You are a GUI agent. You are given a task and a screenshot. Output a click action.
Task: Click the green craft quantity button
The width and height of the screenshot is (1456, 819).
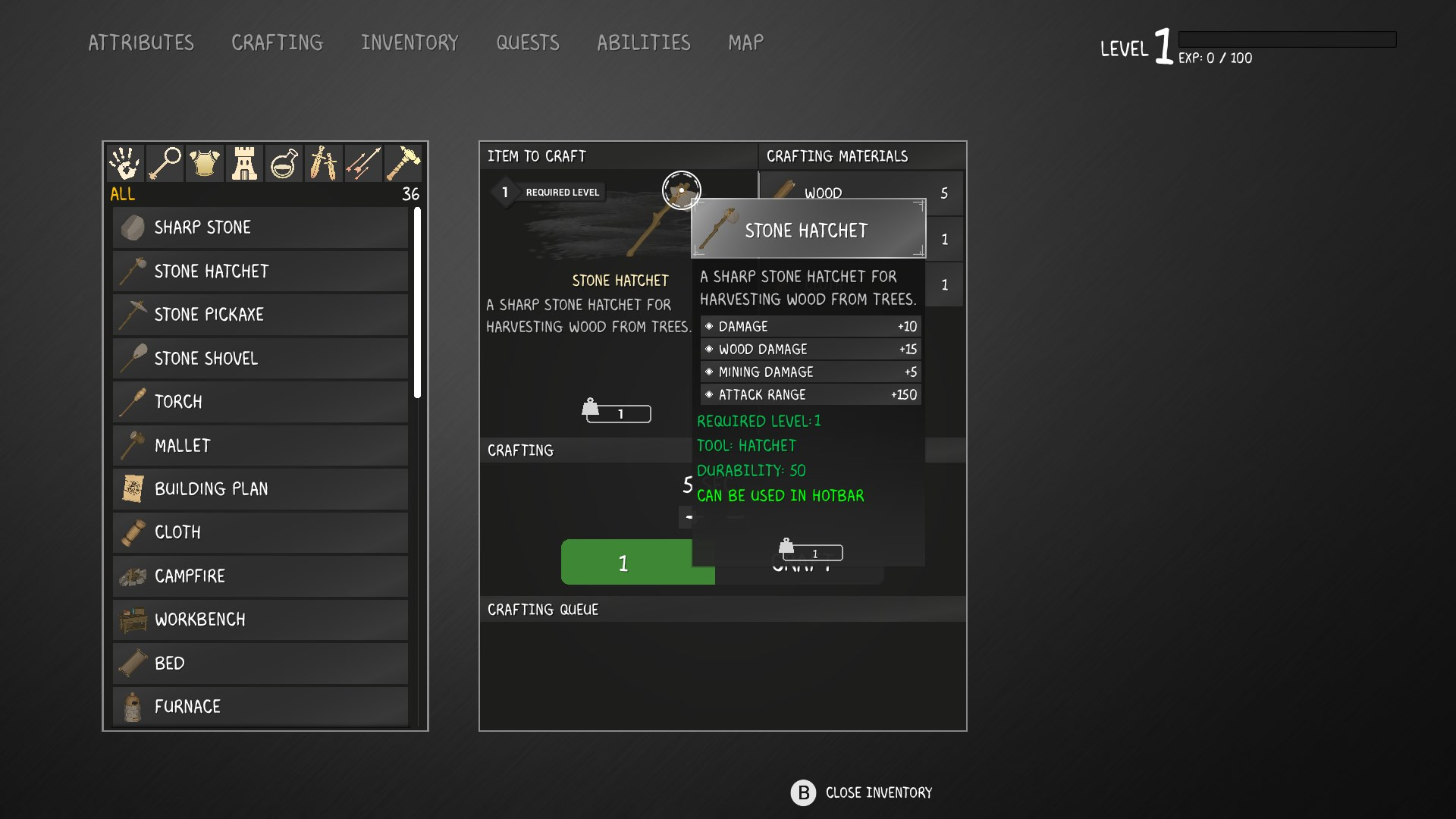pos(625,563)
